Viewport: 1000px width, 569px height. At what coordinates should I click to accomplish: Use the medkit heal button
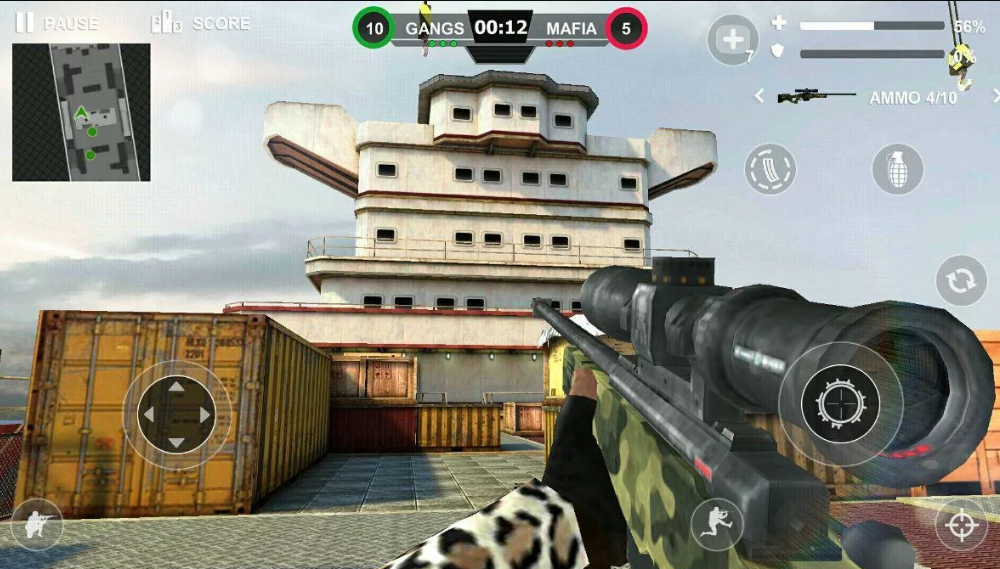click(733, 40)
